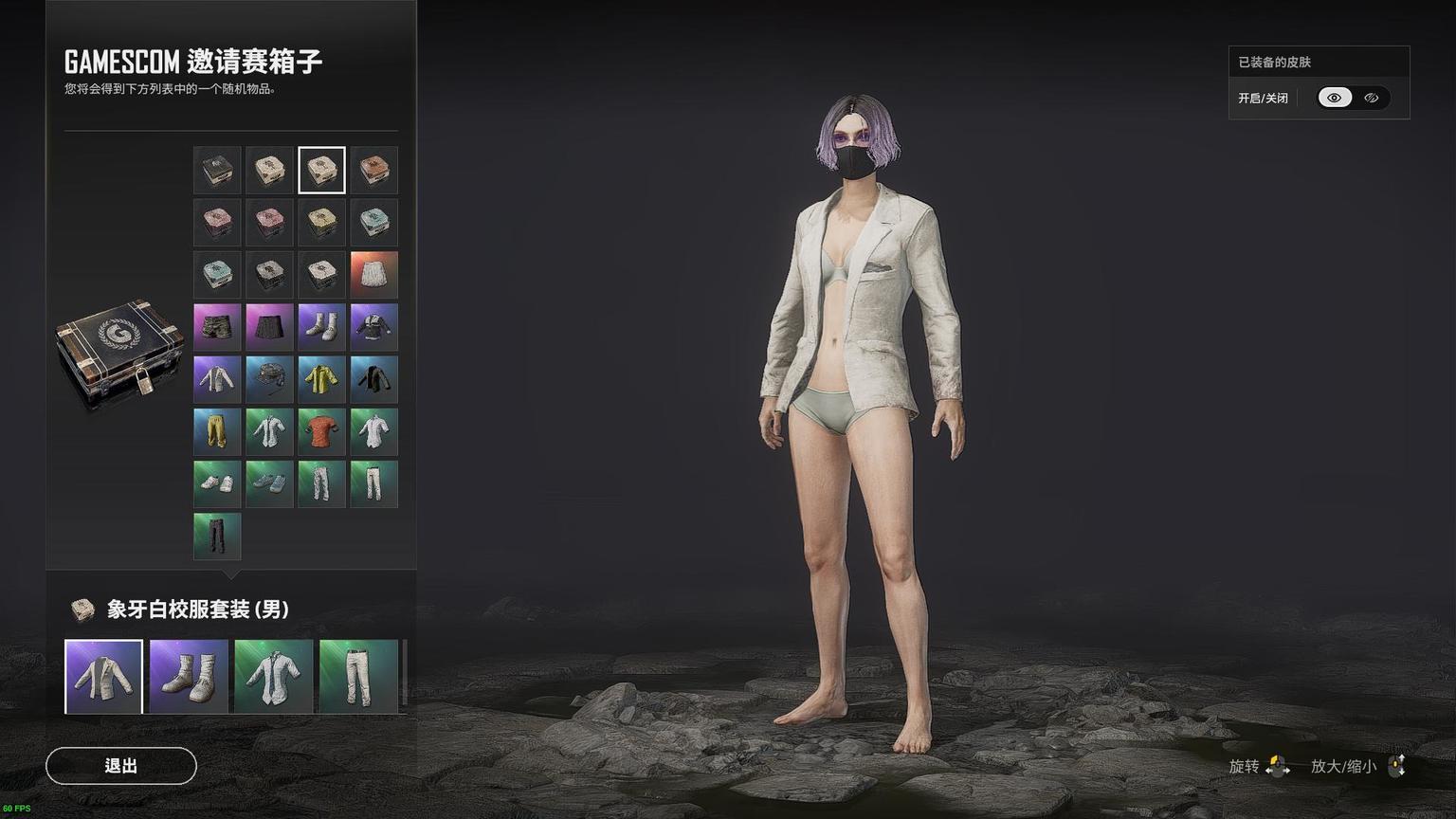
Task: Preview the white boots in the bottom set row
Action: click(189, 677)
